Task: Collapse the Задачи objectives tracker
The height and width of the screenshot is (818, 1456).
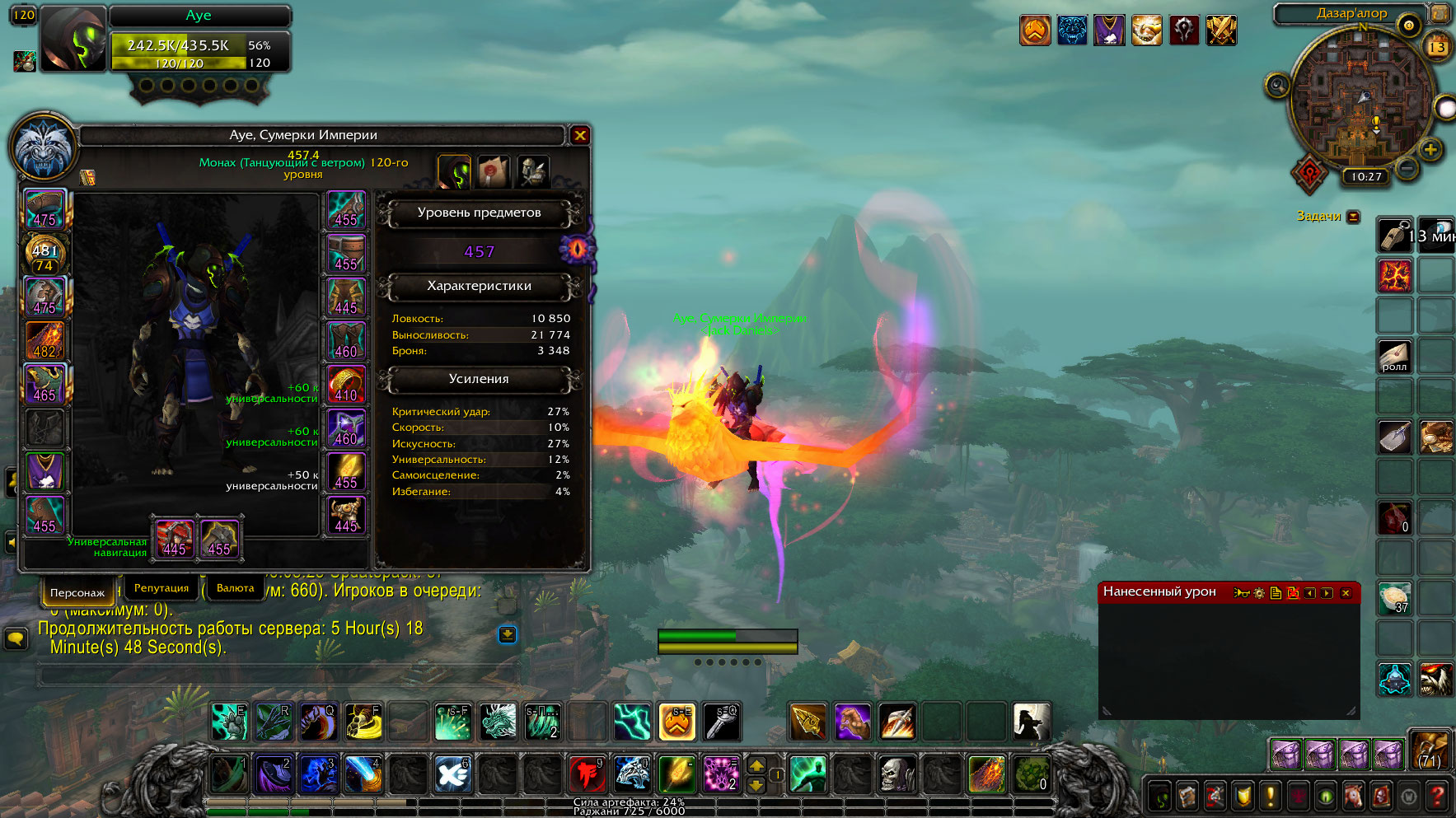Action: pos(1353,217)
